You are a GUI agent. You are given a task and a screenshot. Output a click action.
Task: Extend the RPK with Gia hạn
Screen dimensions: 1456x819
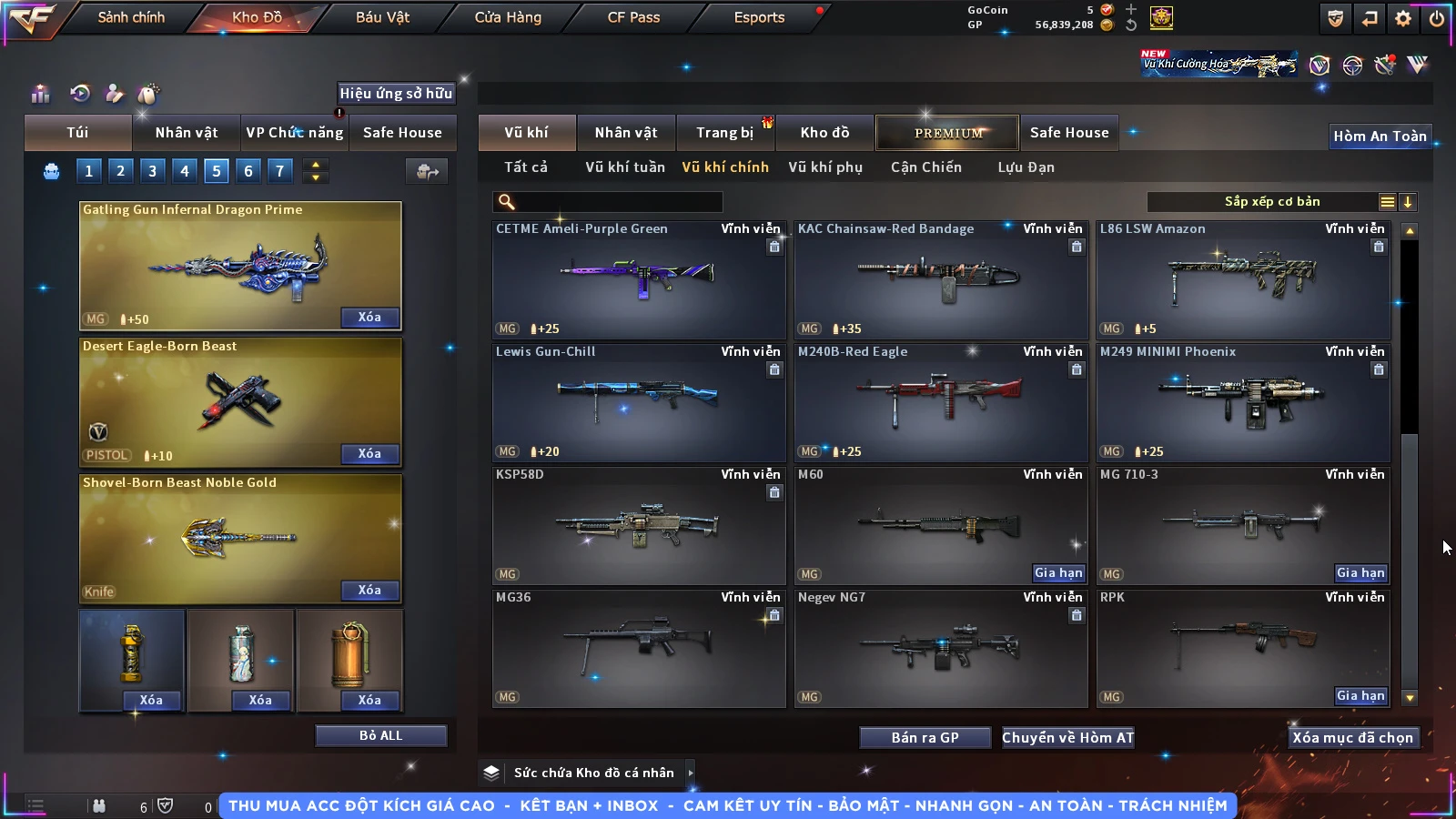click(1360, 696)
